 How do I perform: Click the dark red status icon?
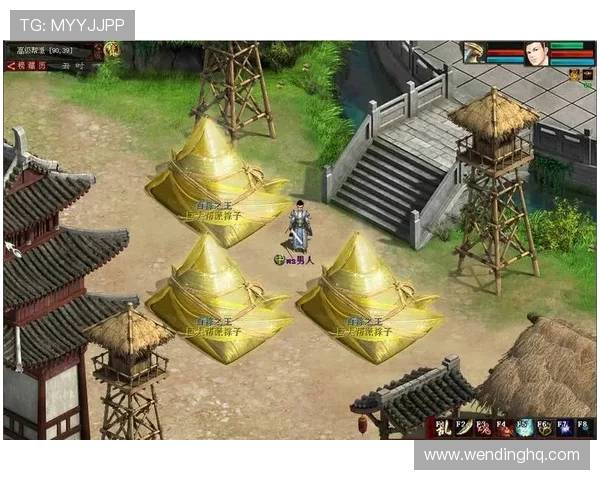pyautogui.click(x=588, y=75)
